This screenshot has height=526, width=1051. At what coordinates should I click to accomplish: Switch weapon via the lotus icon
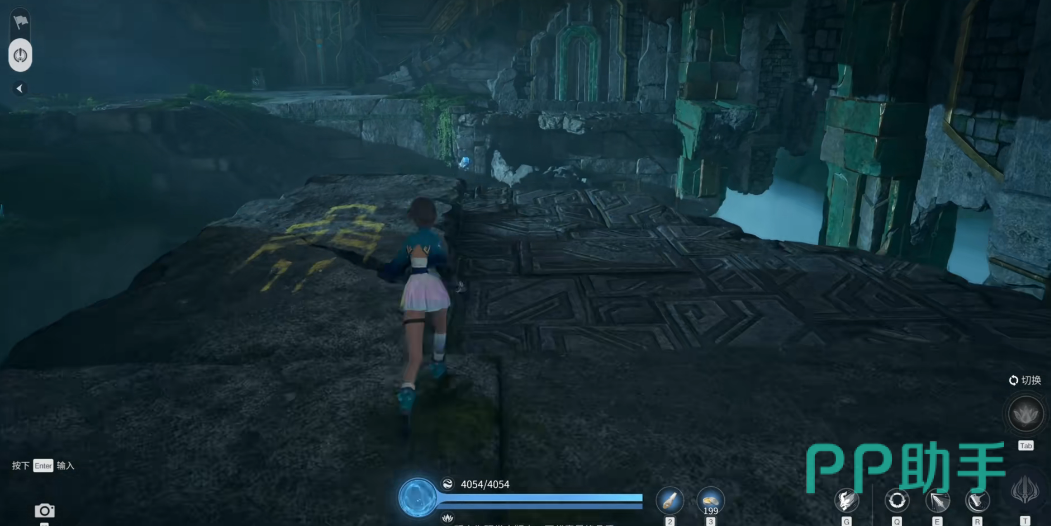click(1025, 412)
